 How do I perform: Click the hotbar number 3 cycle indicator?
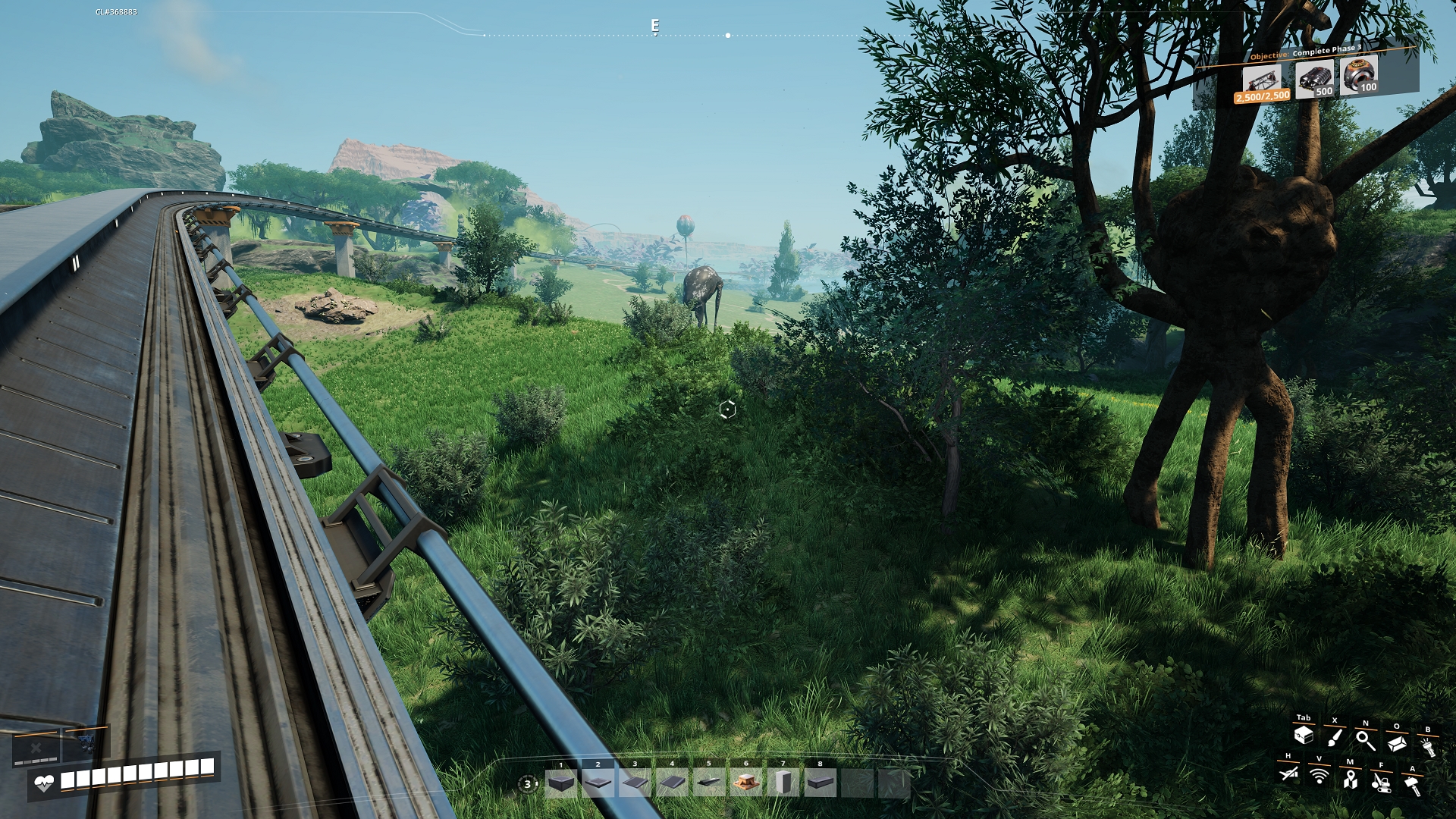(528, 784)
